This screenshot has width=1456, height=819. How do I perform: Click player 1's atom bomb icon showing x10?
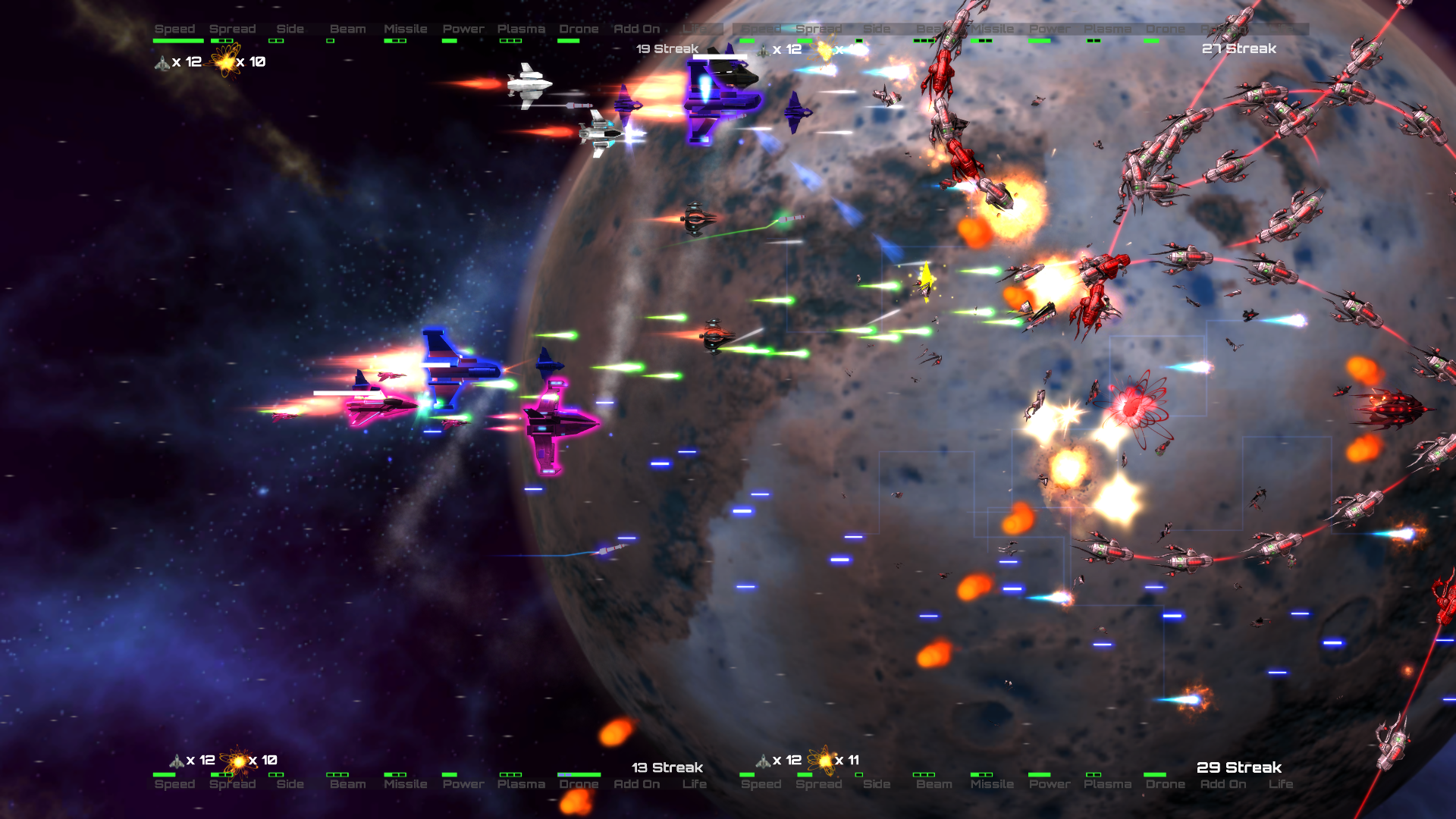225,64
